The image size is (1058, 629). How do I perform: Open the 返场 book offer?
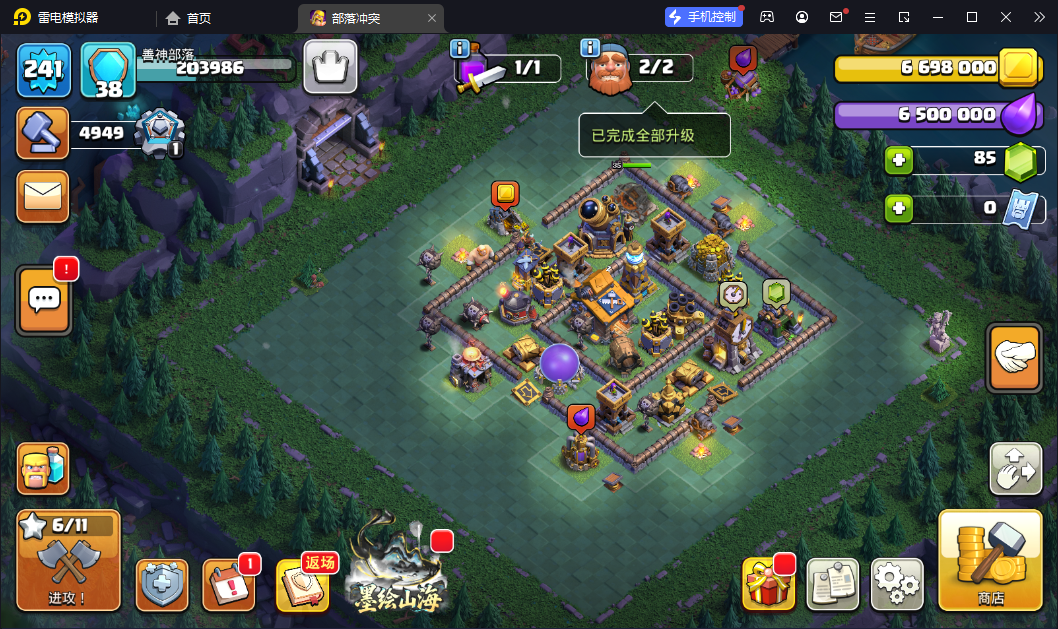point(302,585)
